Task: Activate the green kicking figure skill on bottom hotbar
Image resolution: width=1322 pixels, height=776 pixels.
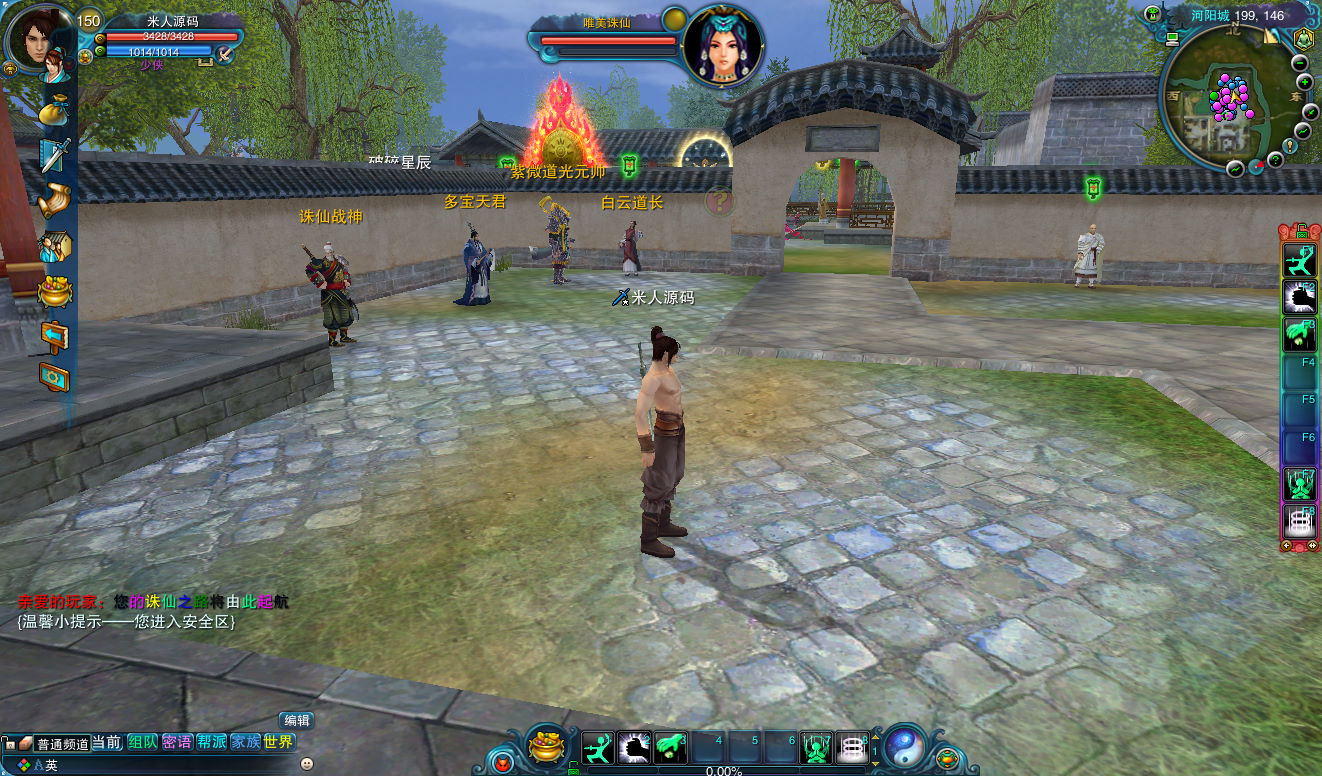Action: click(x=598, y=747)
